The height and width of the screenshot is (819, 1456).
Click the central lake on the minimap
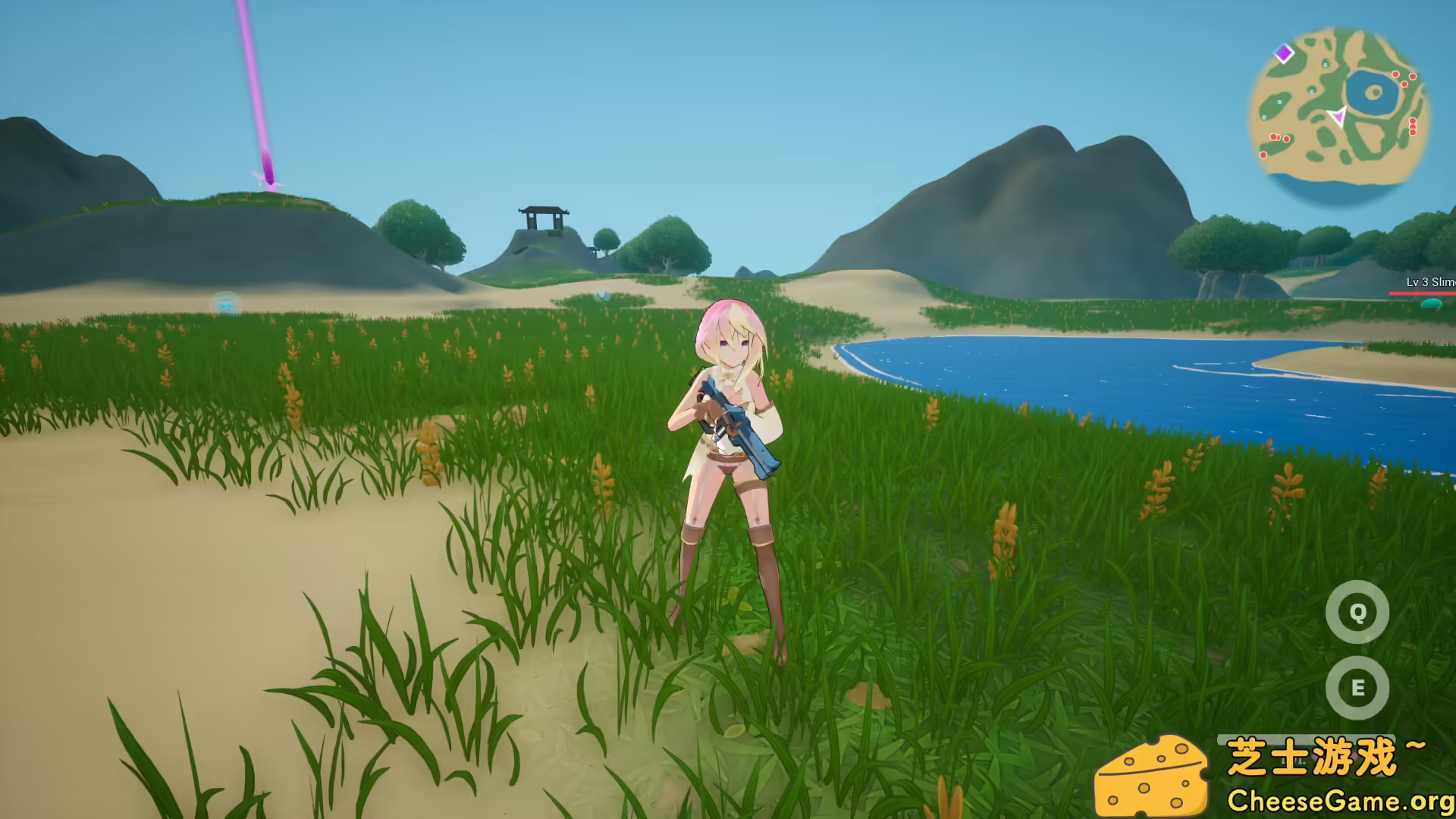tap(1372, 93)
